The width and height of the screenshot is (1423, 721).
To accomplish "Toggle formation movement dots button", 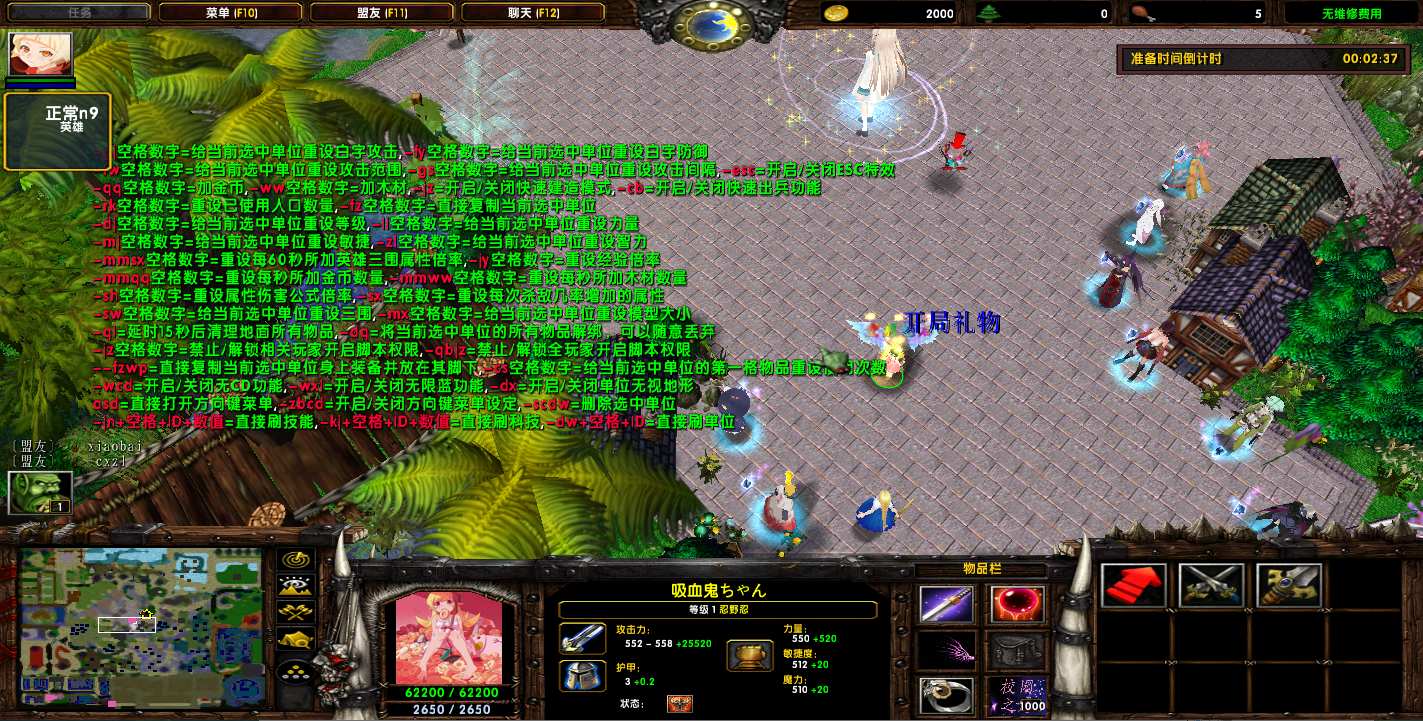I will coord(297,669).
